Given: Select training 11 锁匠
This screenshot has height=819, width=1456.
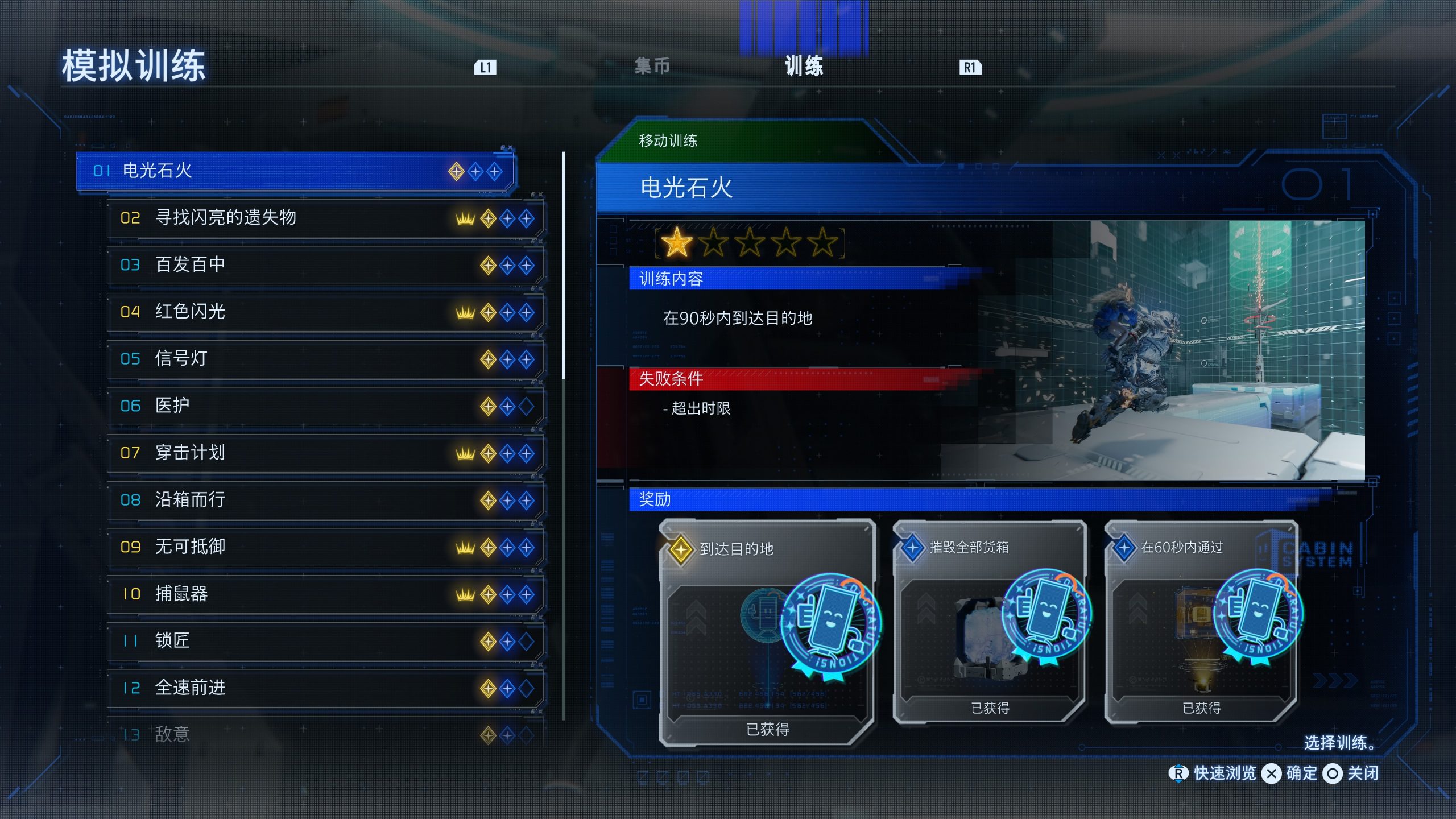Looking at the screenshot, I should pos(324,641).
